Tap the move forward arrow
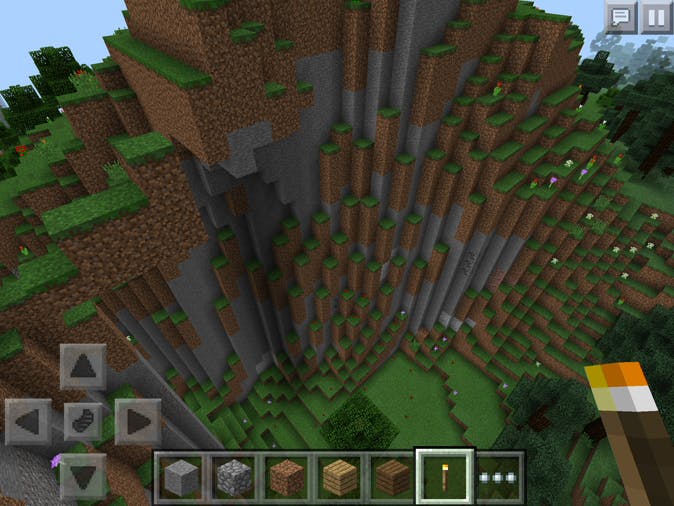This screenshot has height=506, width=674. (83, 367)
